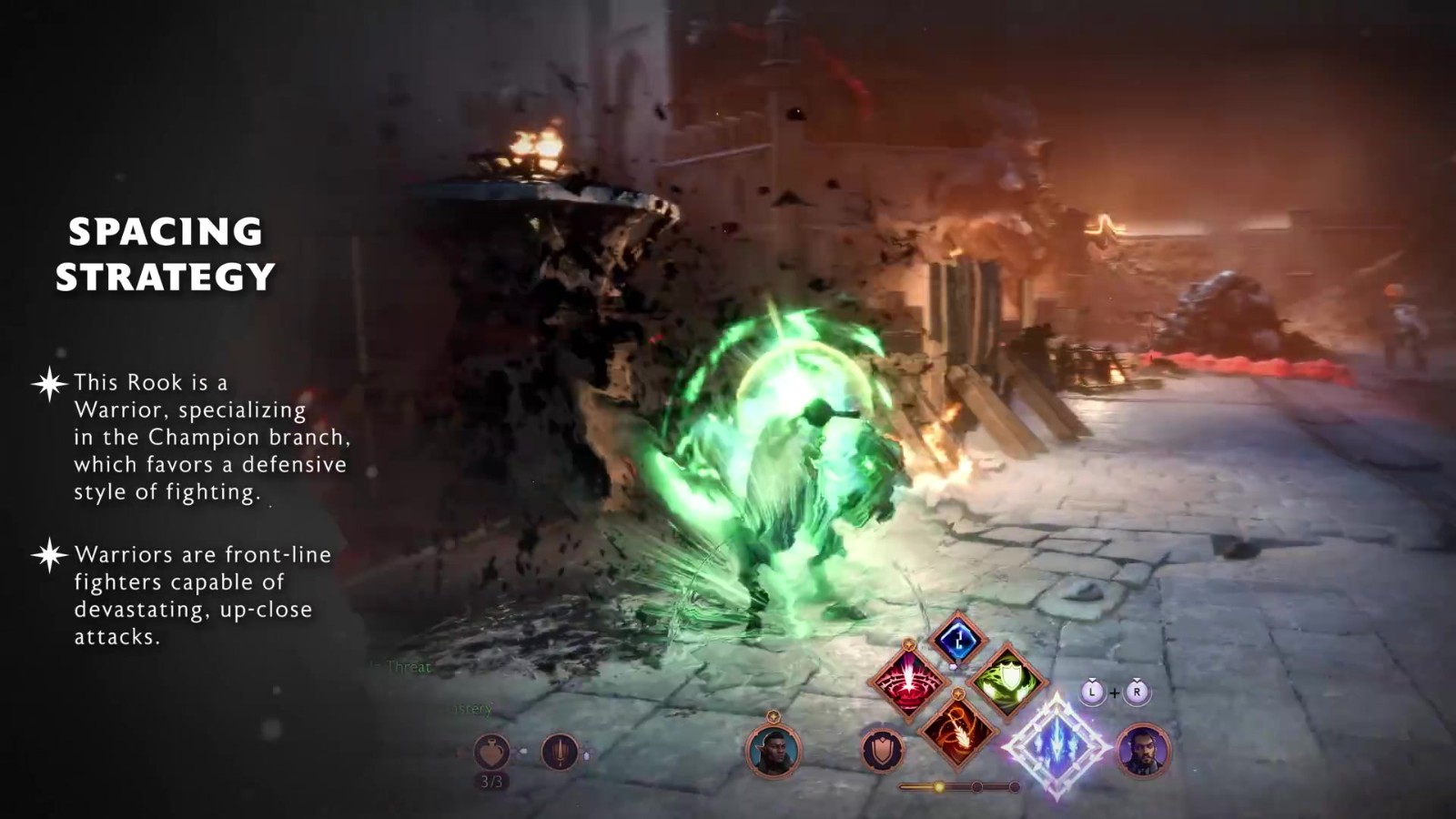This screenshot has width=1456, height=819.
Task: Use the heart healing potion icon
Action: pos(491,753)
